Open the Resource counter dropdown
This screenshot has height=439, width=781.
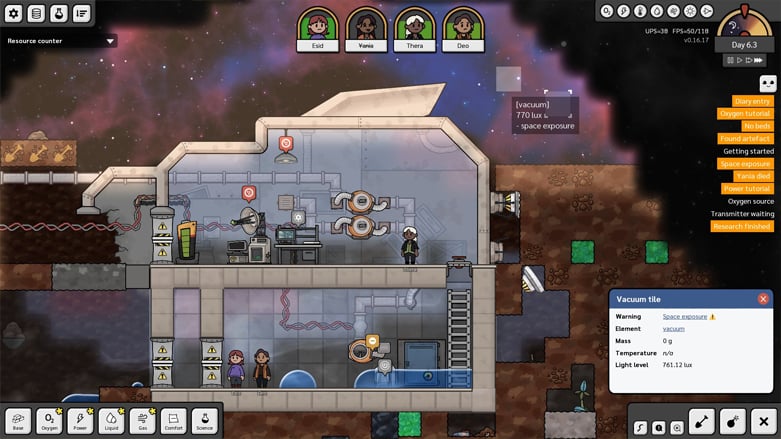coord(60,41)
